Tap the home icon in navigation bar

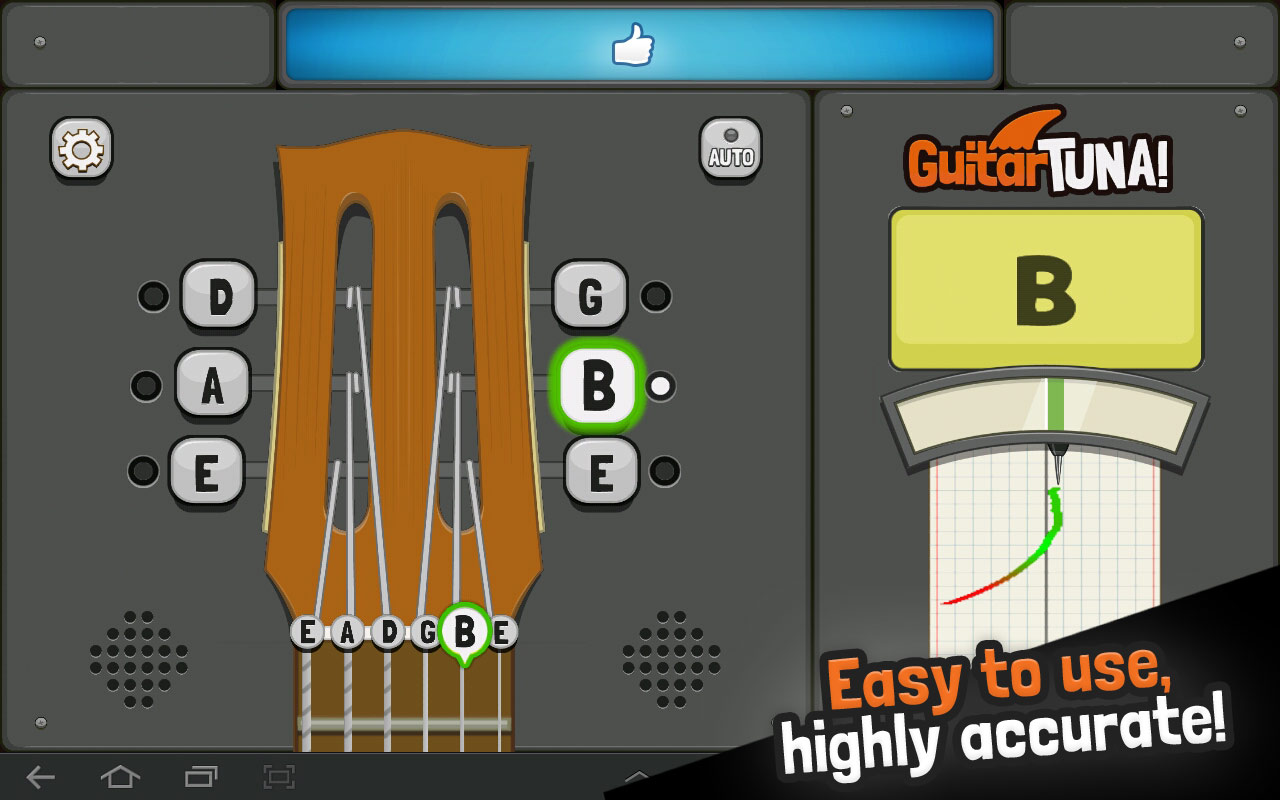pyautogui.click(x=120, y=775)
